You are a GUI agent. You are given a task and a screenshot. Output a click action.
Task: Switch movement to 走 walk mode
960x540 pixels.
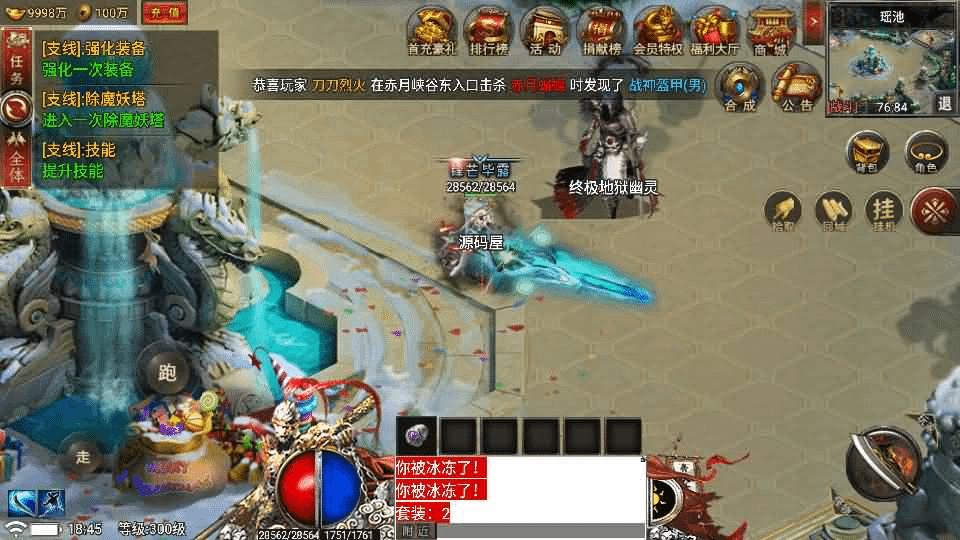84,457
